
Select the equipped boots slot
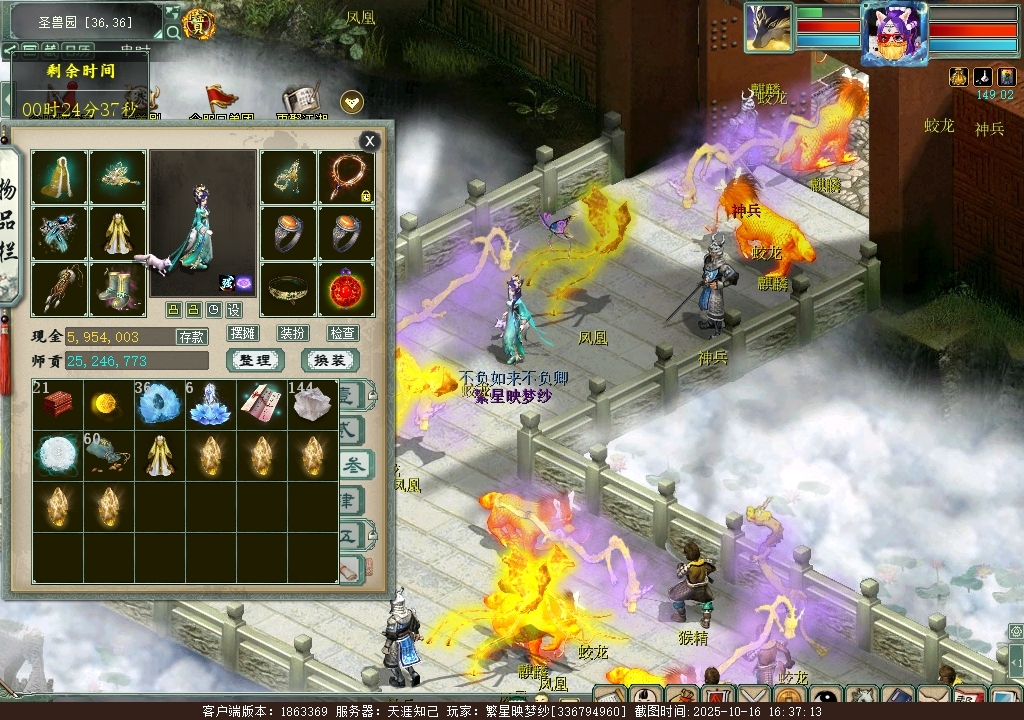[117, 289]
